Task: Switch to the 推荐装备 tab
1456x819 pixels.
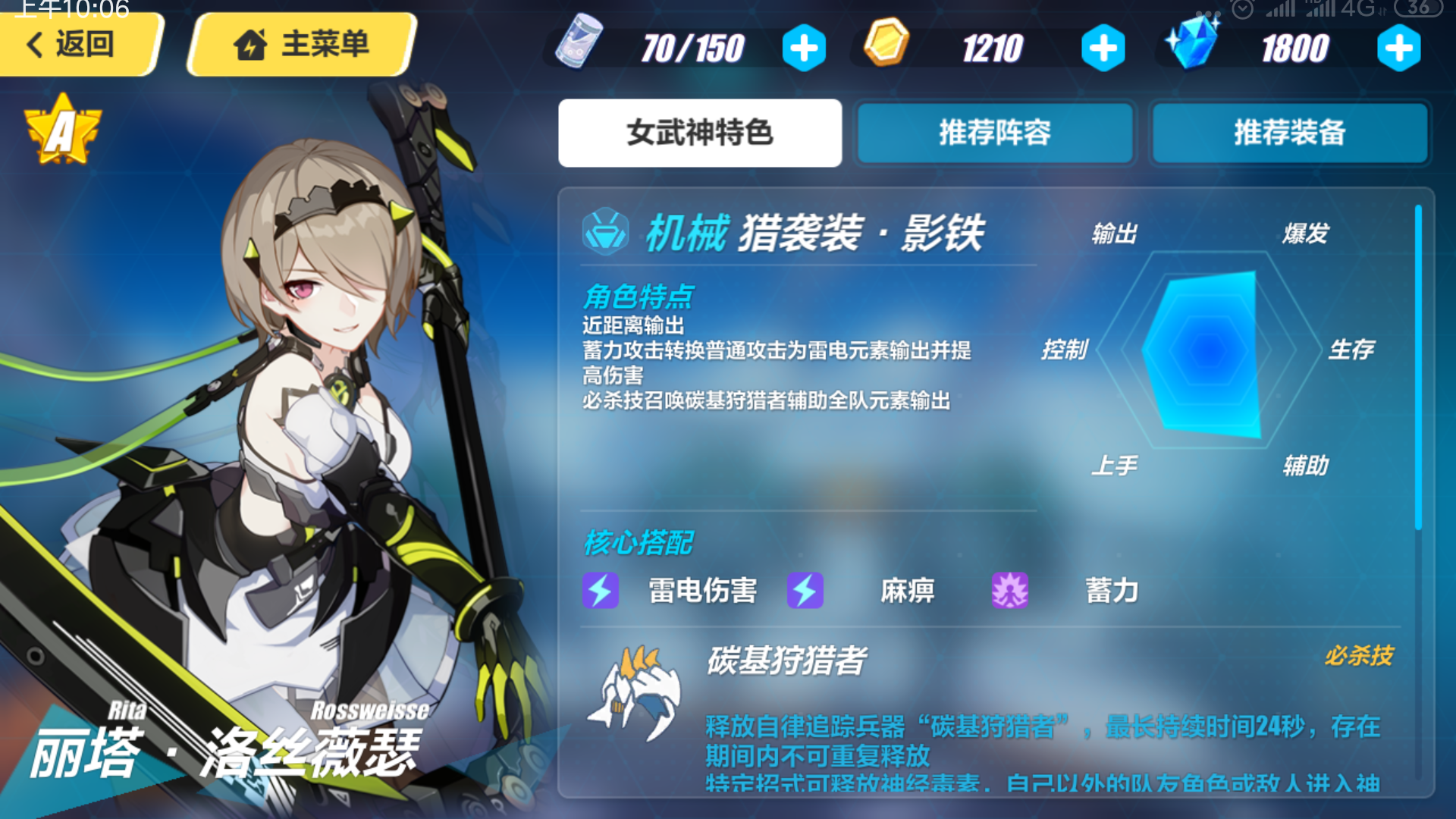Action: [x=1289, y=133]
